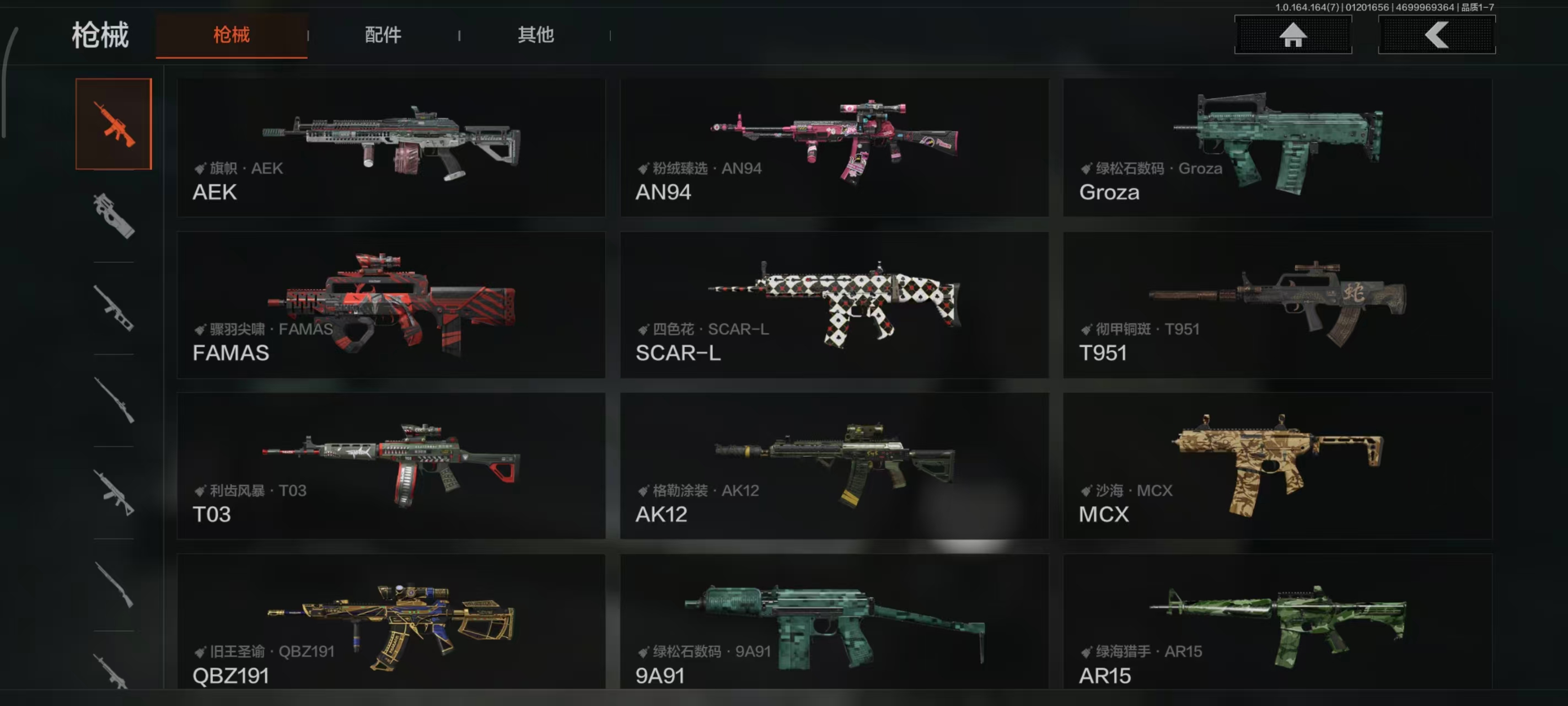This screenshot has width=1568, height=706.
Task: Switch to the 配件 tab
Action: click(383, 35)
